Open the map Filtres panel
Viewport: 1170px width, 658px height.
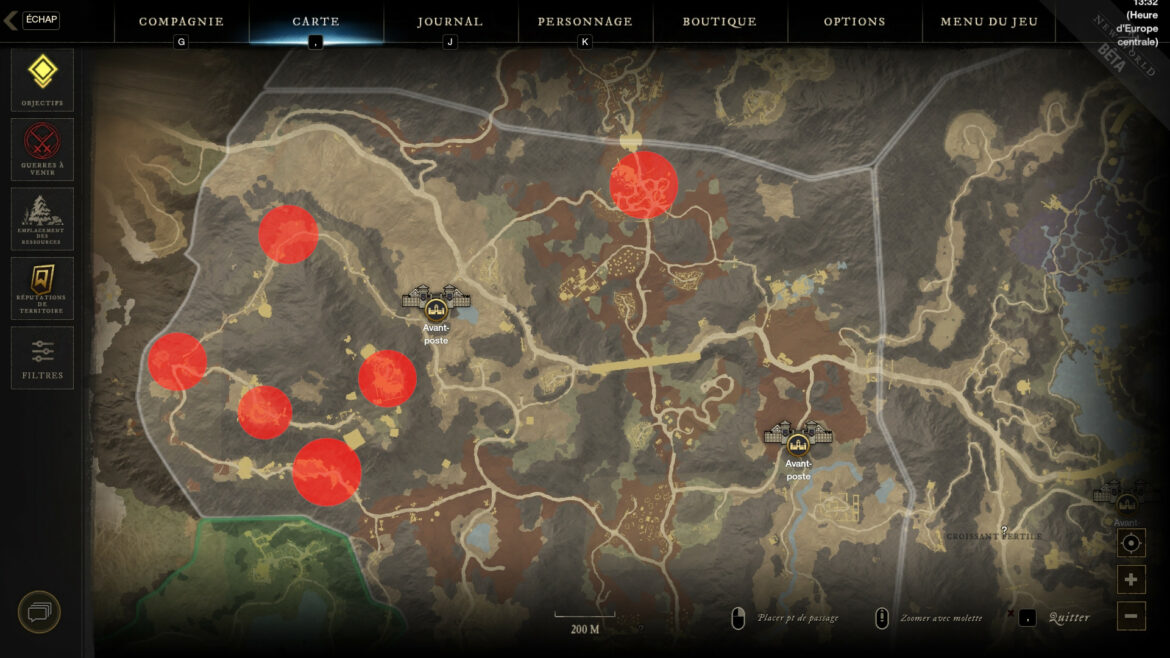pyautogui.click(x=42, y=358)
